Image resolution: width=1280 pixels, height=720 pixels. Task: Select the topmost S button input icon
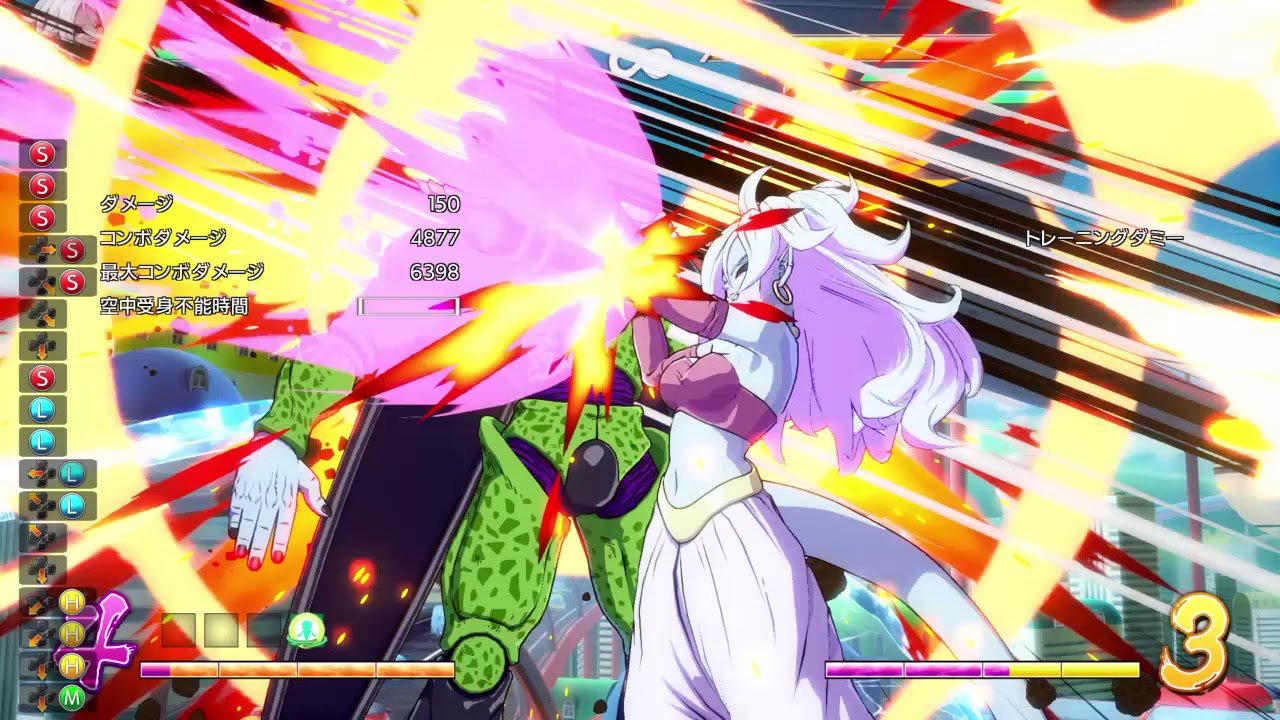[42, 155]
